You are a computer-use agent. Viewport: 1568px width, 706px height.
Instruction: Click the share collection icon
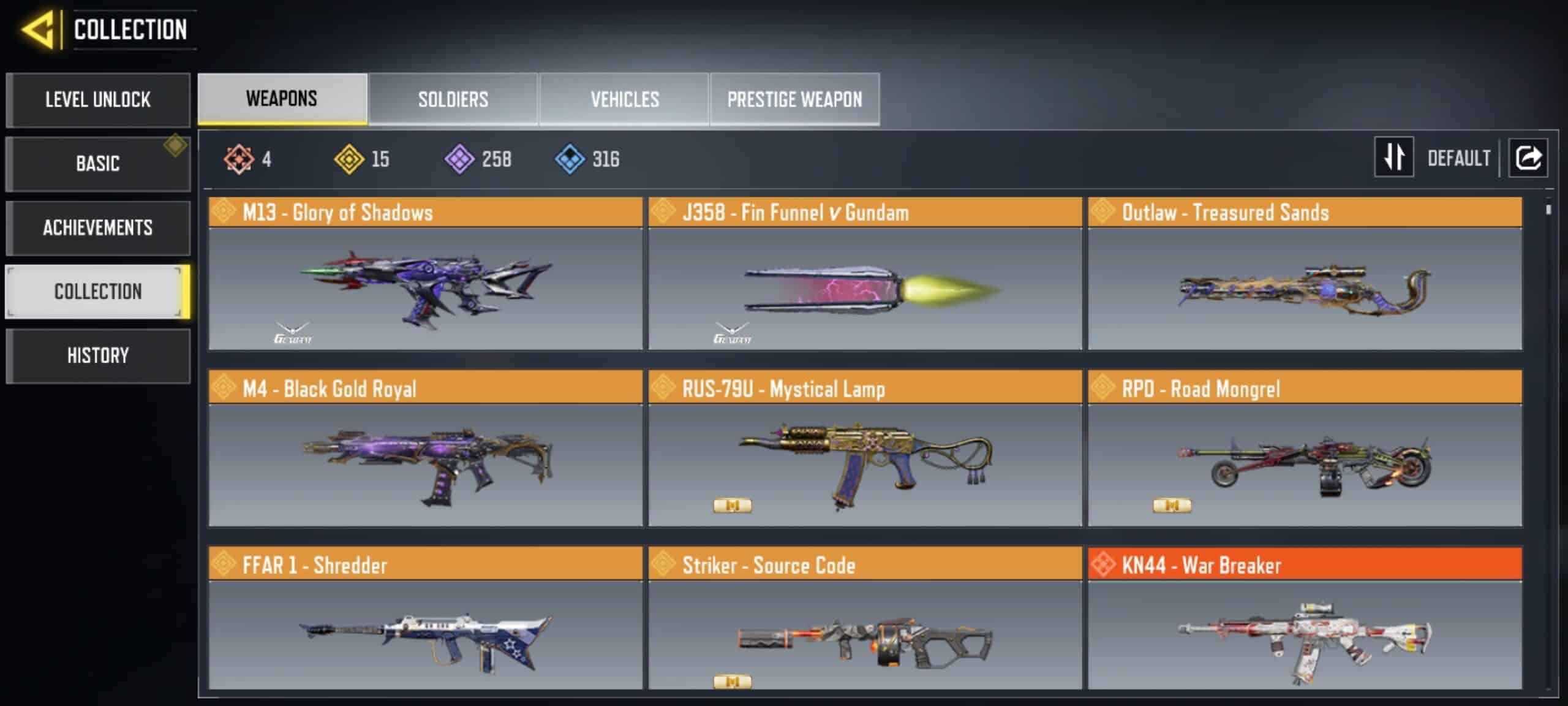(1528, 158)
